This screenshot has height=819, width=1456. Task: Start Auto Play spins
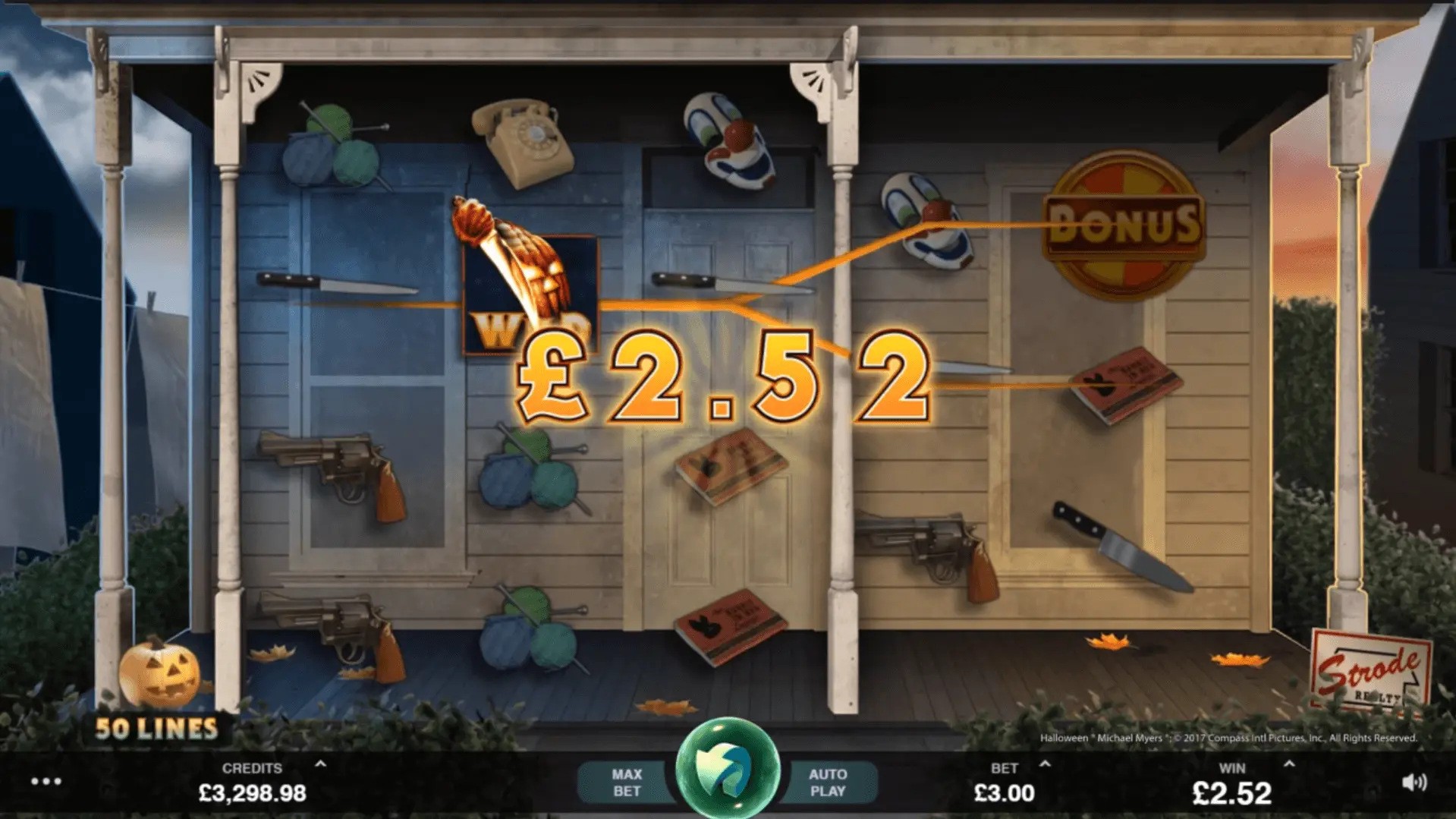point(828,783)
